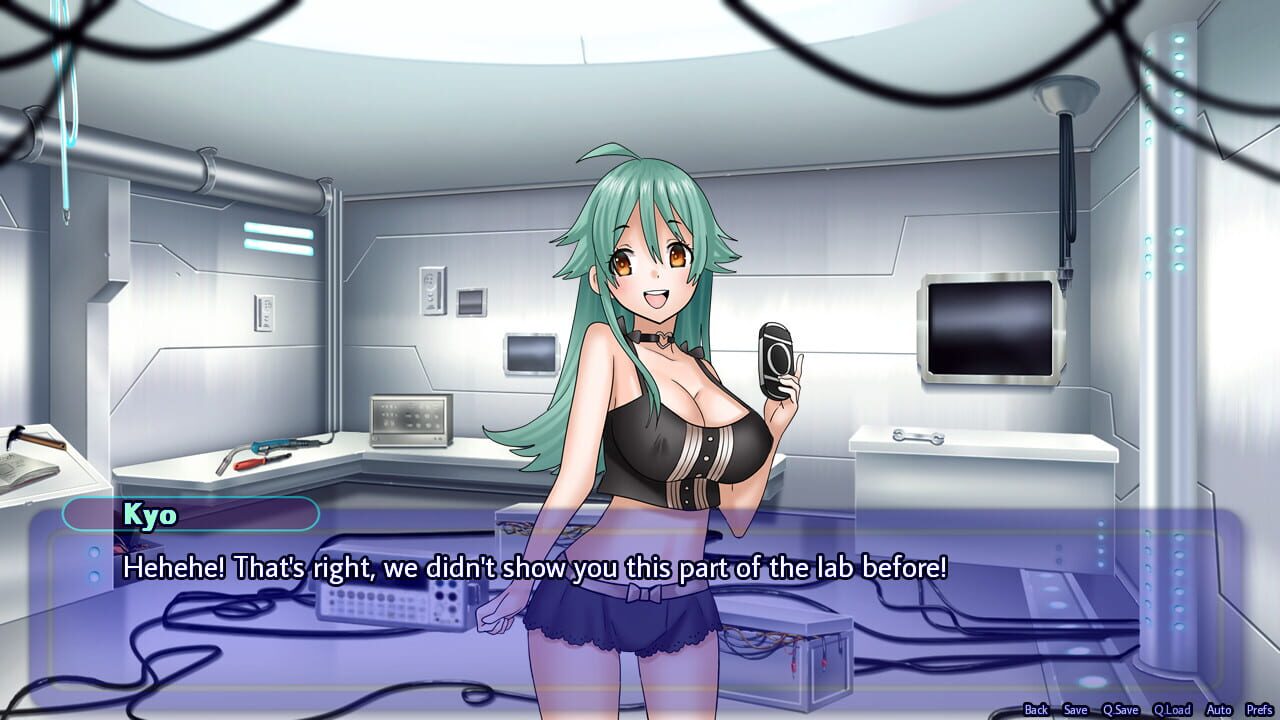Trigger a Q.Save

coord(1119,709)
